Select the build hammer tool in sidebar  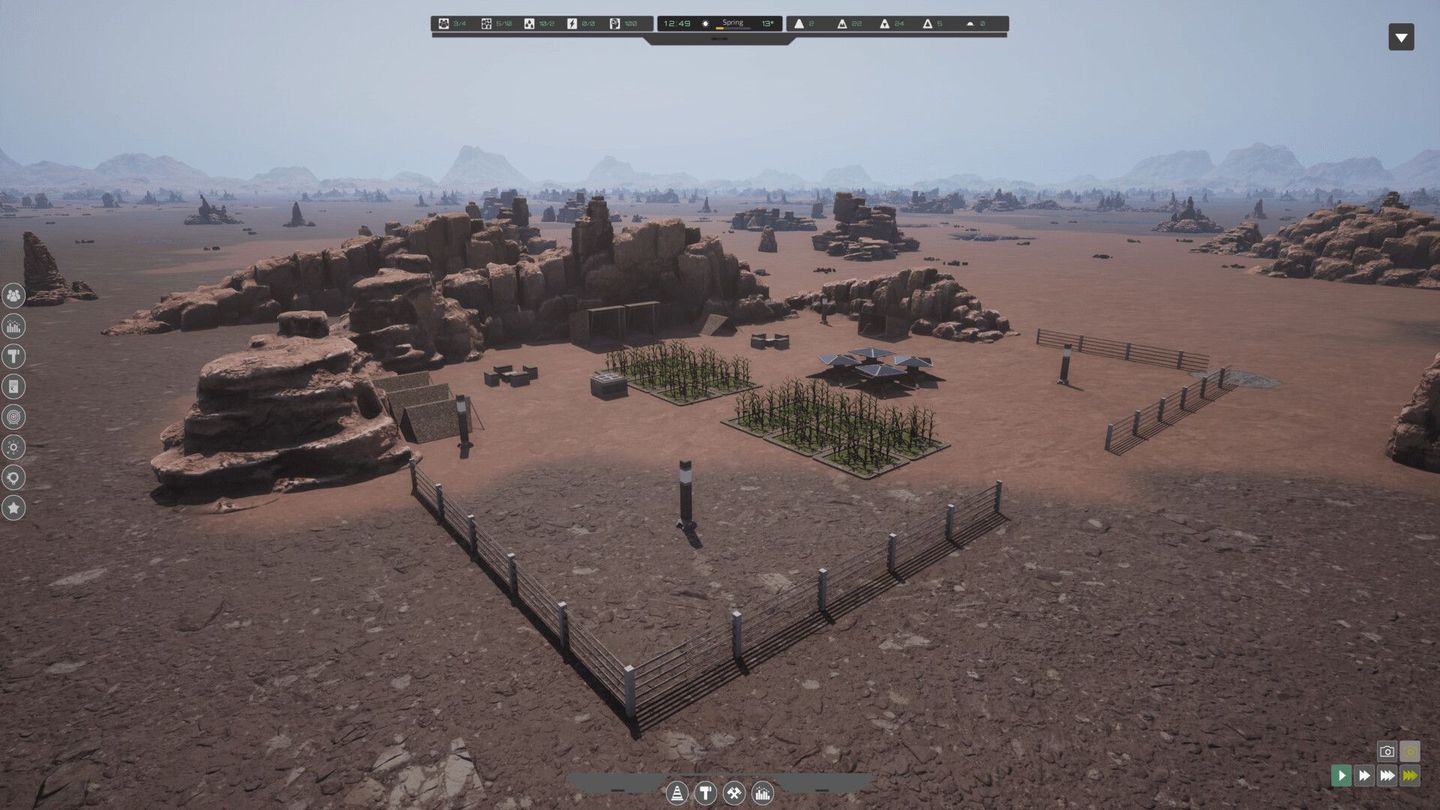click(x=13, y=356)
